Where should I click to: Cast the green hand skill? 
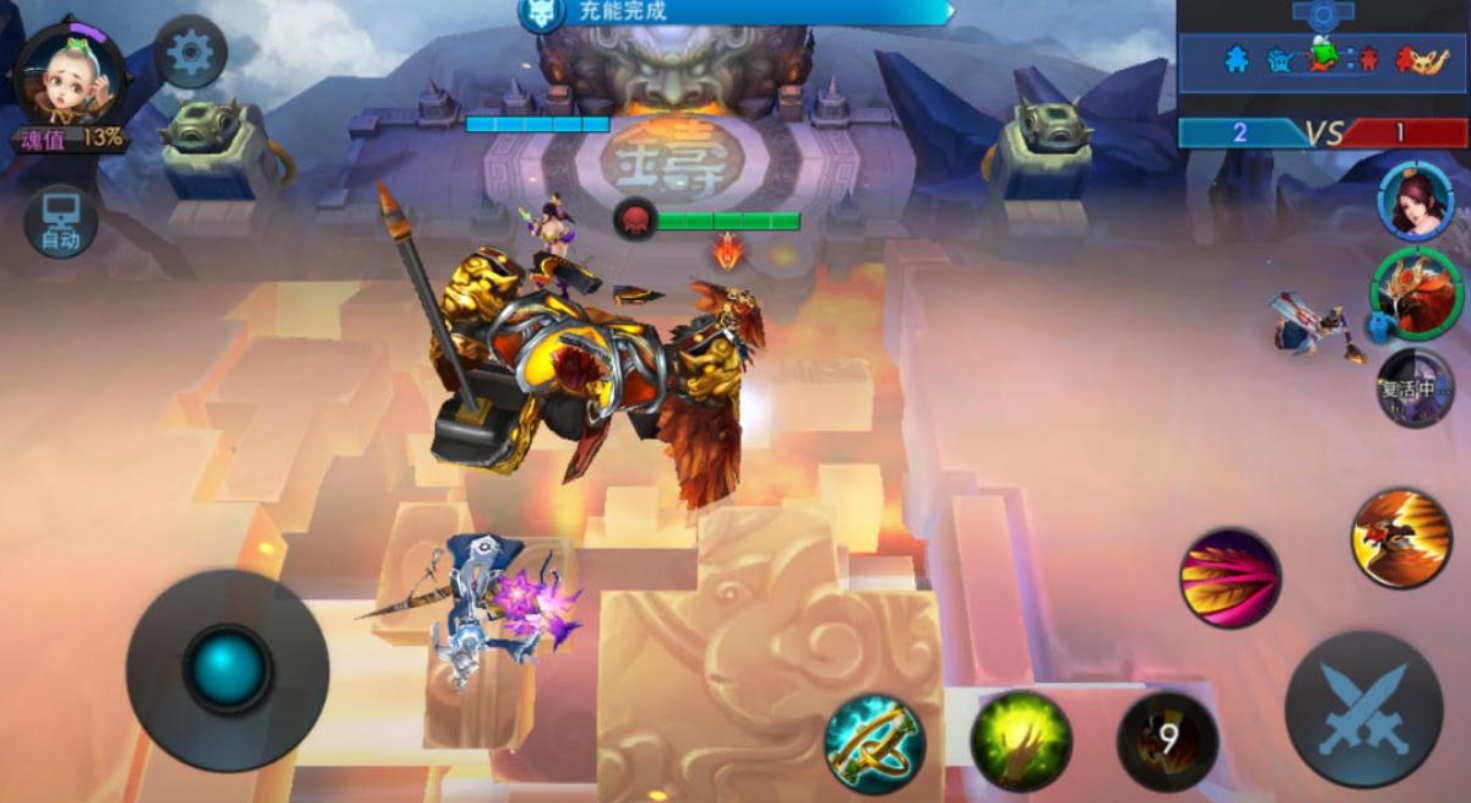[1020, 741]
